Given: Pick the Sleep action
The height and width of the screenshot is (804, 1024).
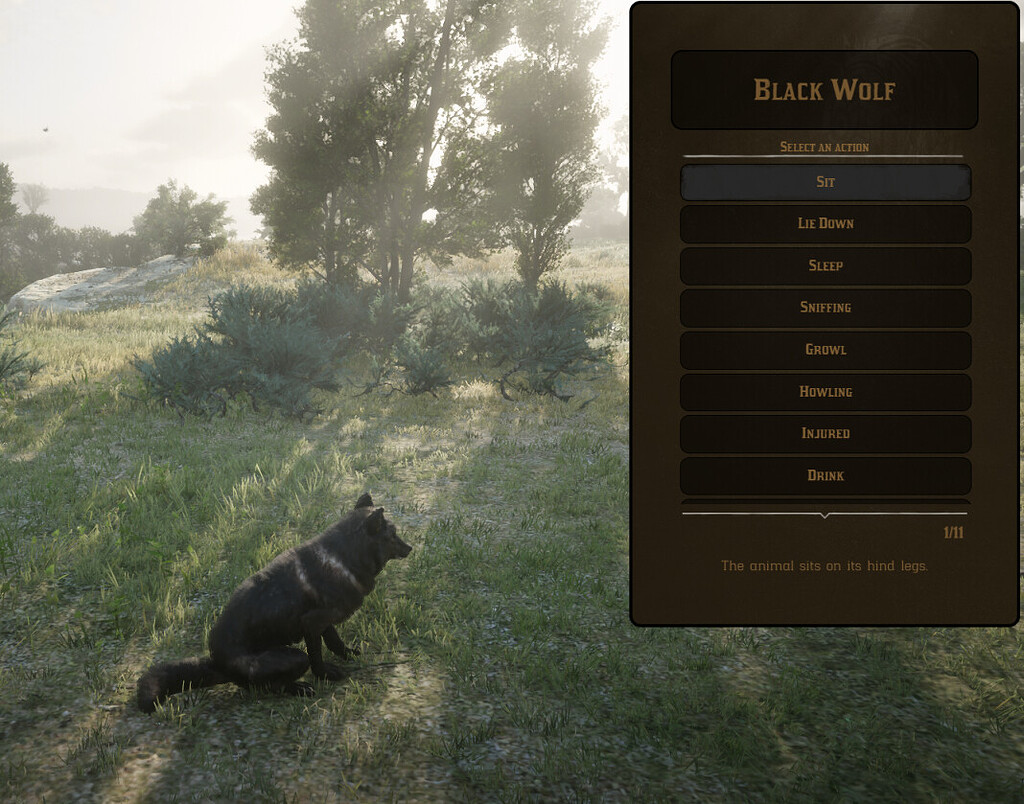Looking at the screenshot, I should 825,266.
